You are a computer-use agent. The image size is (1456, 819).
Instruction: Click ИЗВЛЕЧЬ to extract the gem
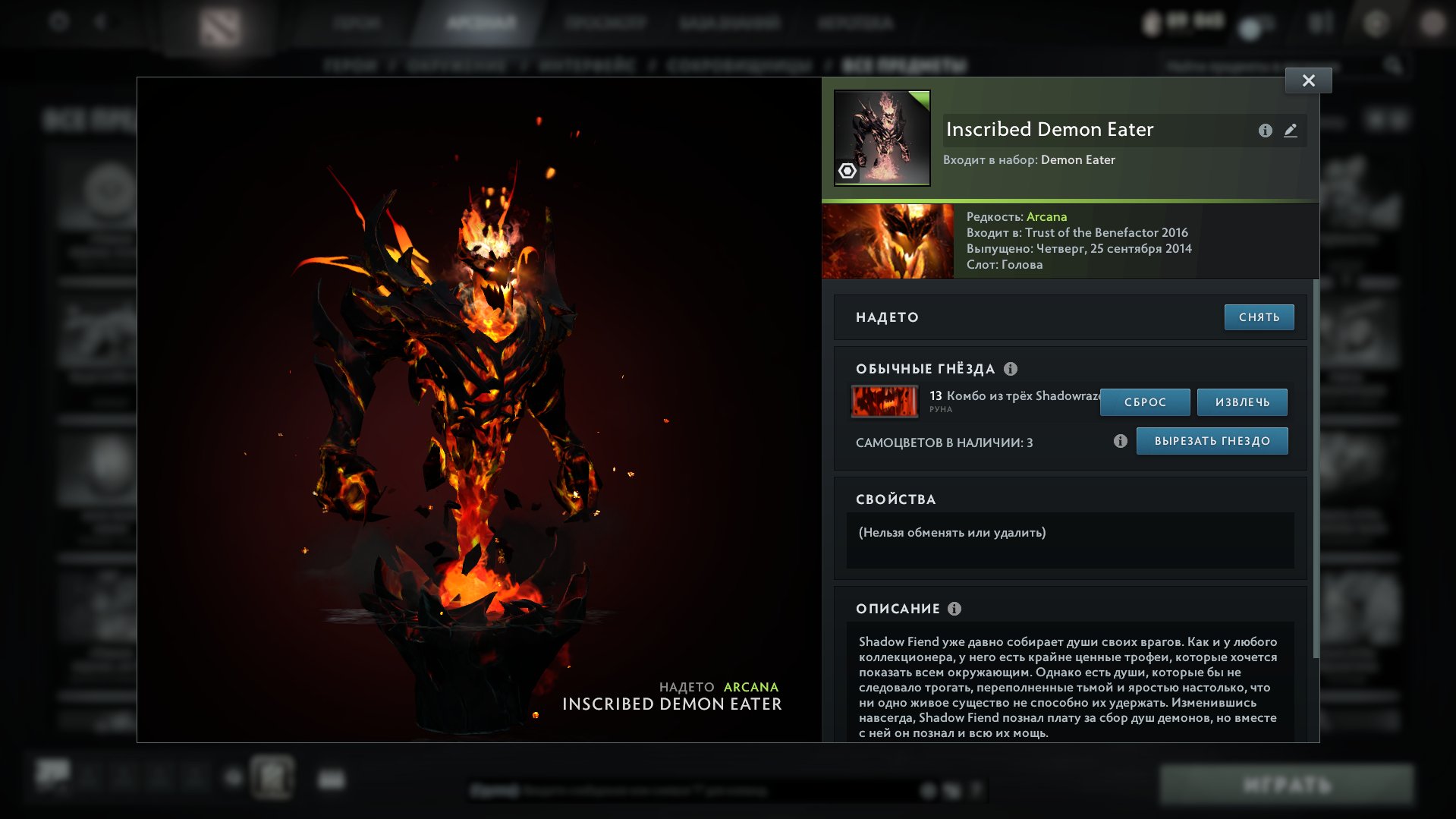[1243, 402]
